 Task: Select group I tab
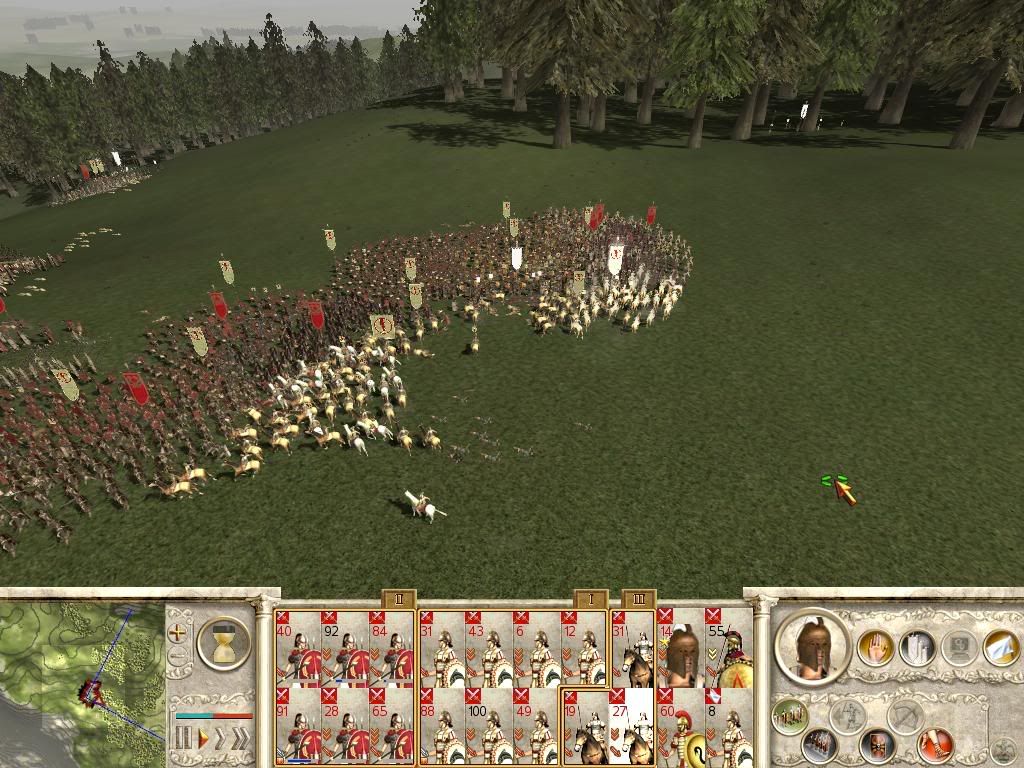590,599
